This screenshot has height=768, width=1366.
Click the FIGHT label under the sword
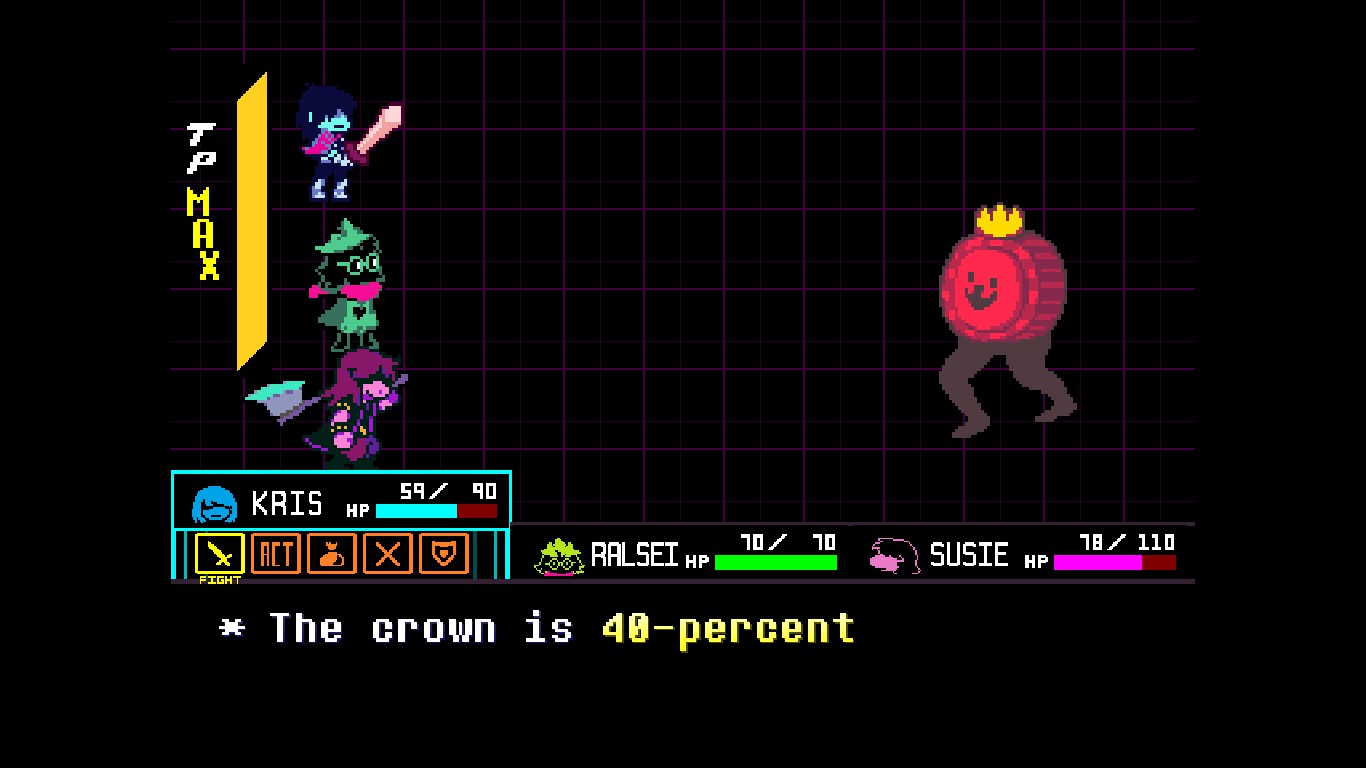[x=220, y=578]
